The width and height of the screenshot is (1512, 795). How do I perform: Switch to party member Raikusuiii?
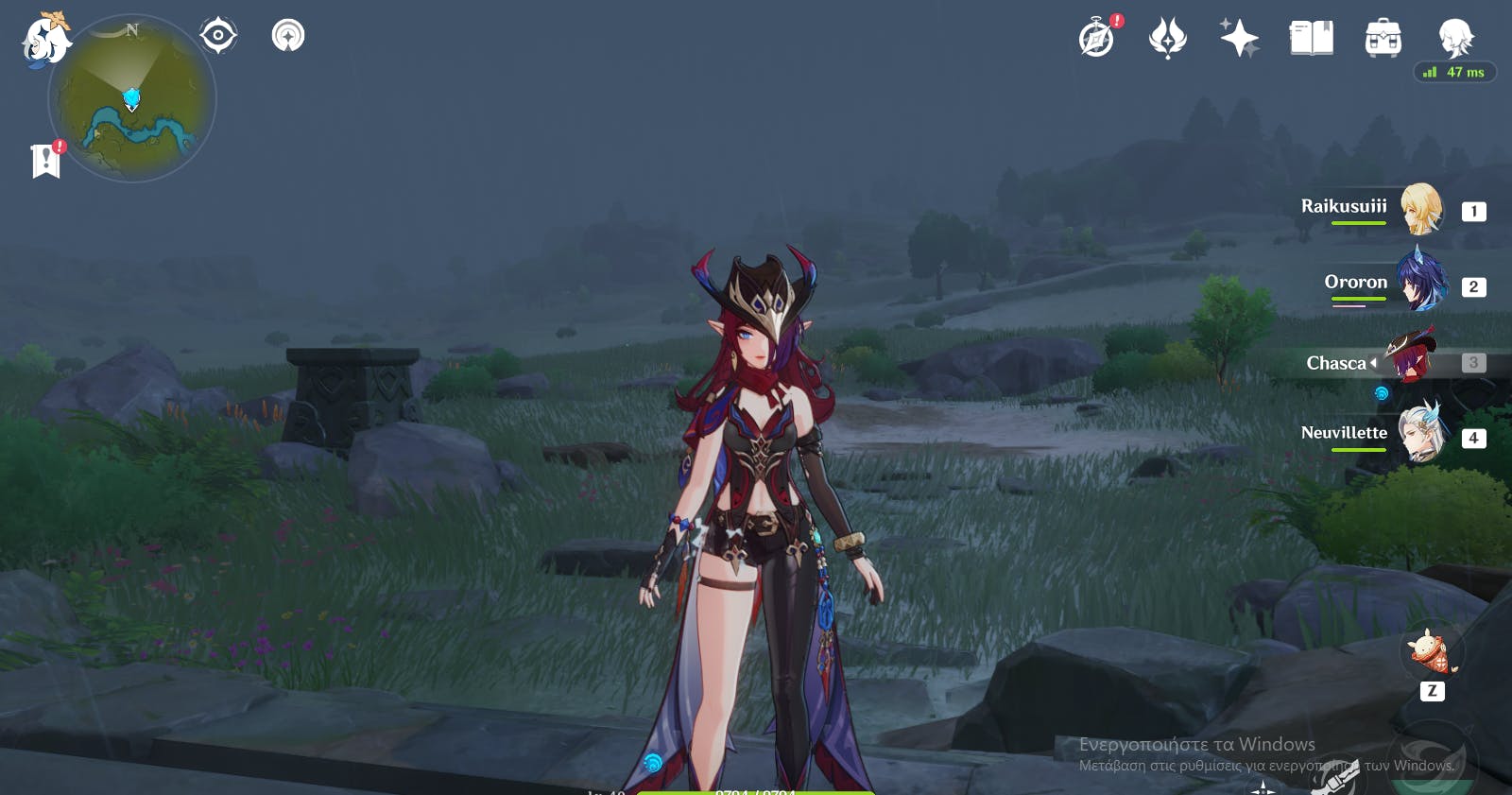(x=1419, y=209)
